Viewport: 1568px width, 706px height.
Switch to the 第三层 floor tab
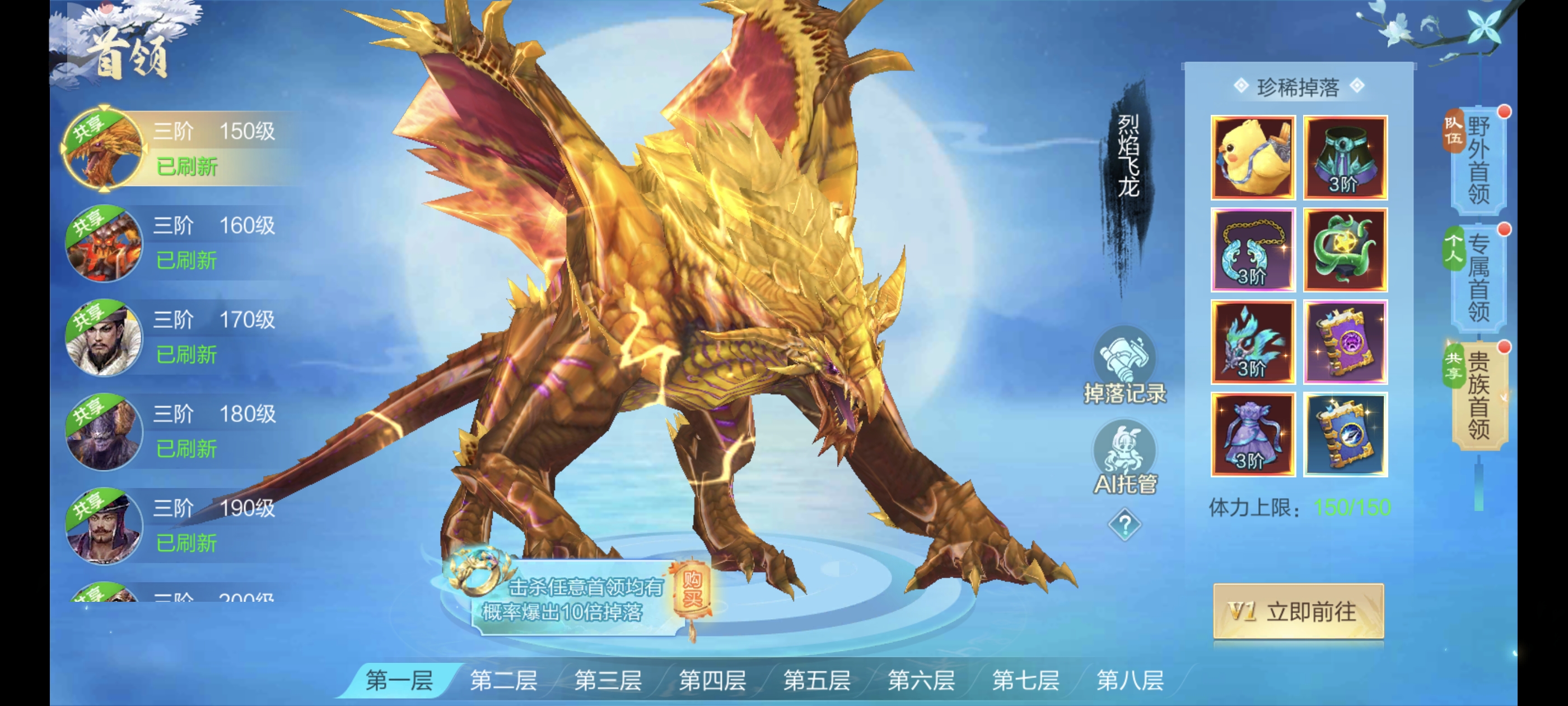608,680
